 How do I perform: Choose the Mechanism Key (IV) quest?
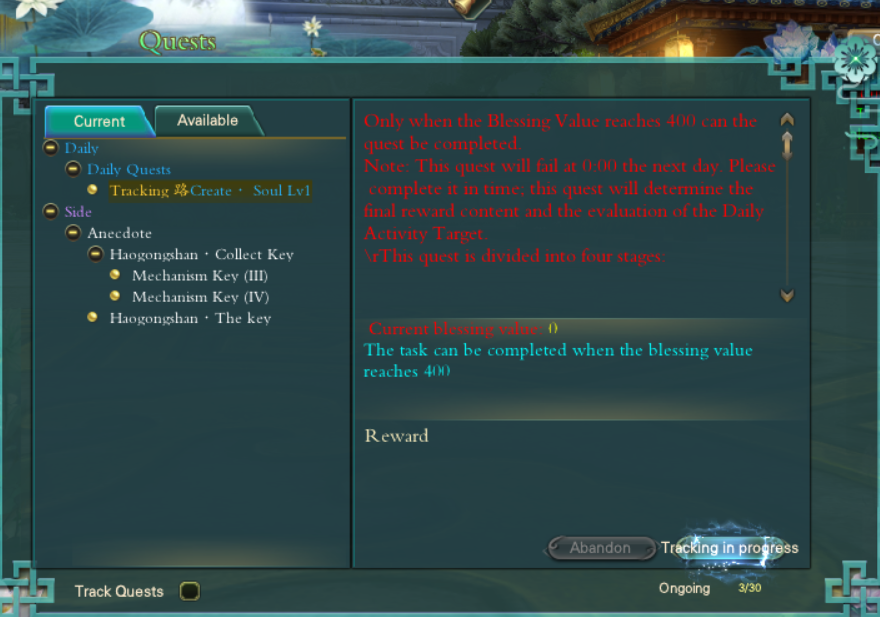200,297
